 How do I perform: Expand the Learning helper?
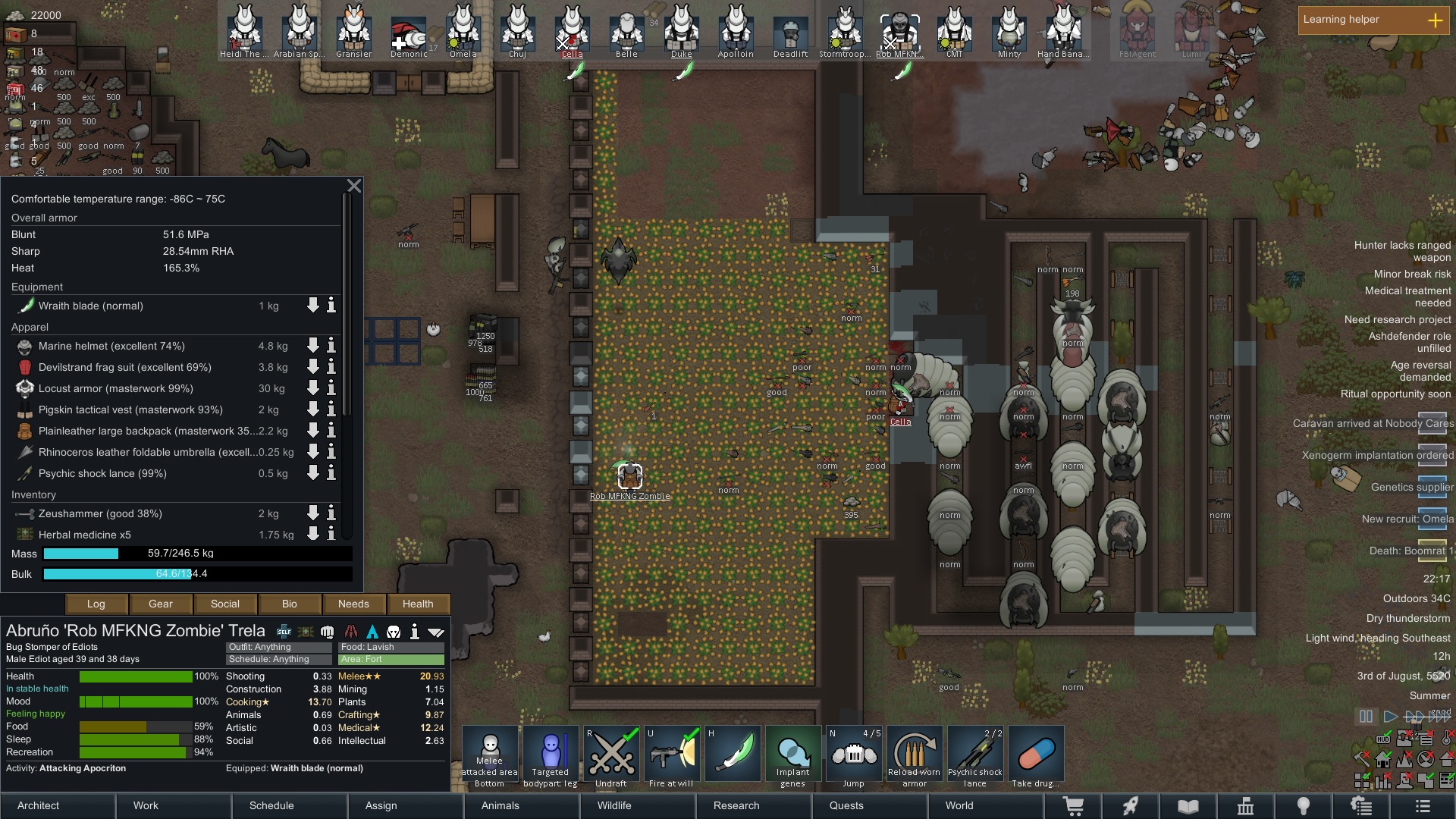1435,20
